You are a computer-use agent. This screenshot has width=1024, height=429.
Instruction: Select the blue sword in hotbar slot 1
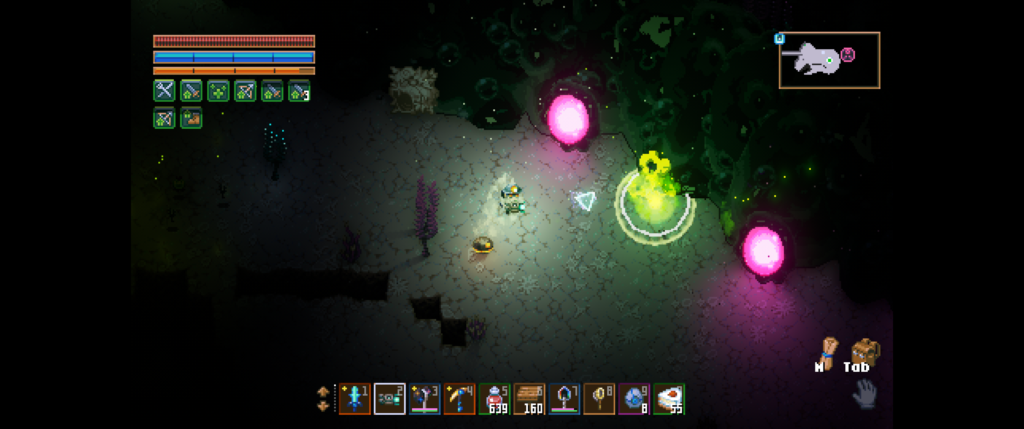(354, 399)
